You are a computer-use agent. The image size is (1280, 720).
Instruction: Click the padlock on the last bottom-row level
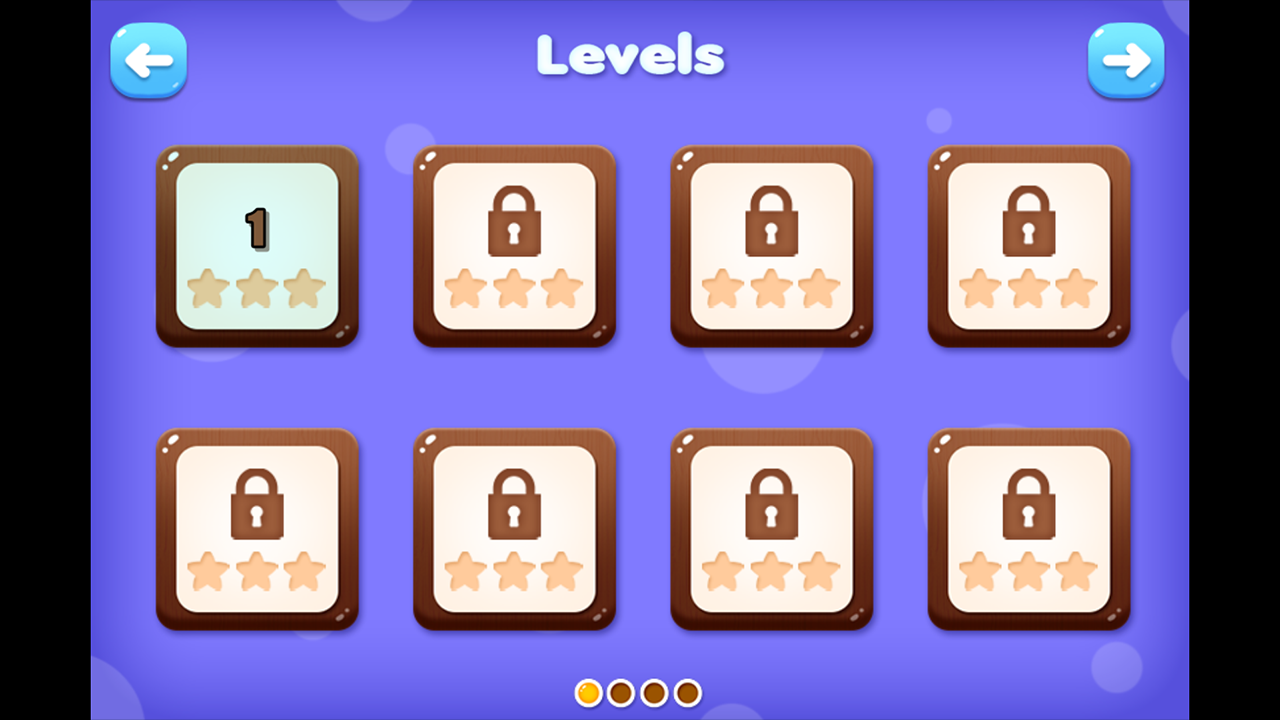coord(1028,505)
